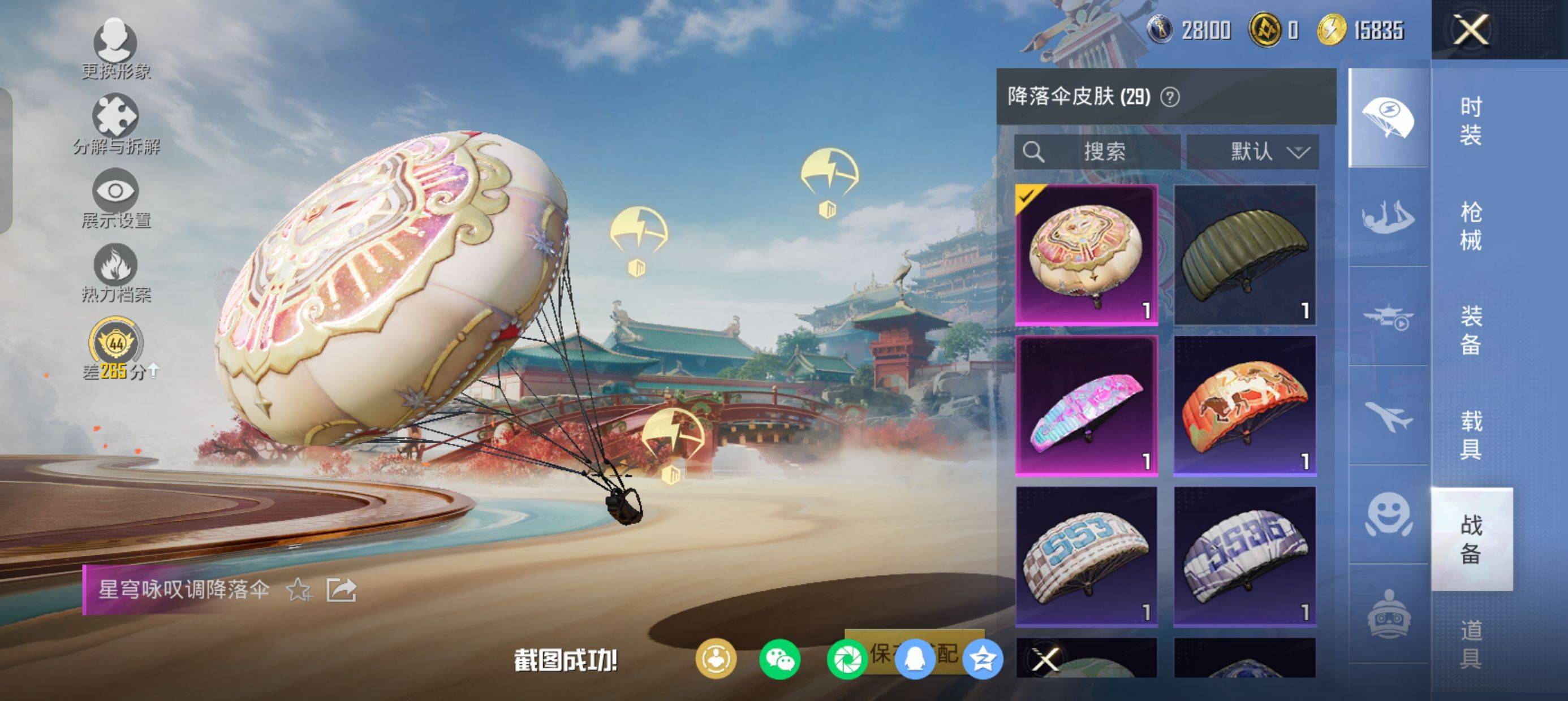1568x701 pixels.
Task: Switch to the 枪械 firearms tab
Action: [1471, 226]
